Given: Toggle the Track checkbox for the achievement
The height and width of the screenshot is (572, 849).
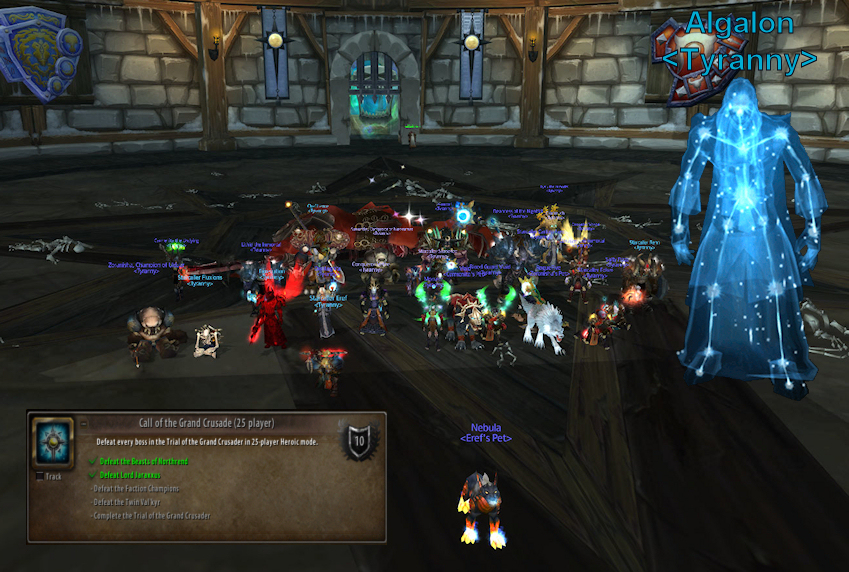Looking at the screenshot, I should (40, 476).
